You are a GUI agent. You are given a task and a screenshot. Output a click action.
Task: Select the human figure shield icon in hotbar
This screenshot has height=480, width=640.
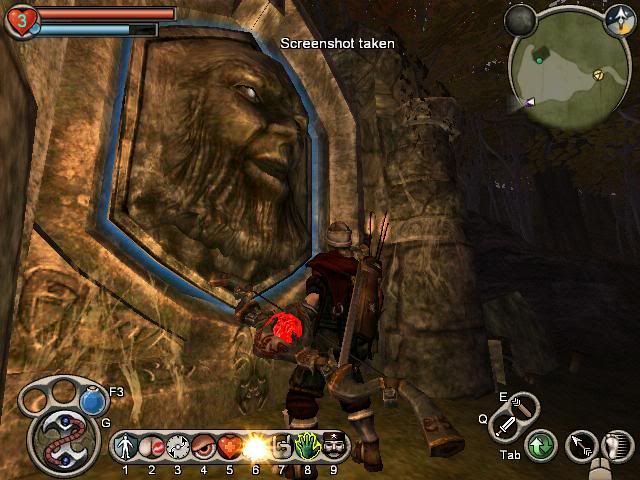(x=126, y=445)
